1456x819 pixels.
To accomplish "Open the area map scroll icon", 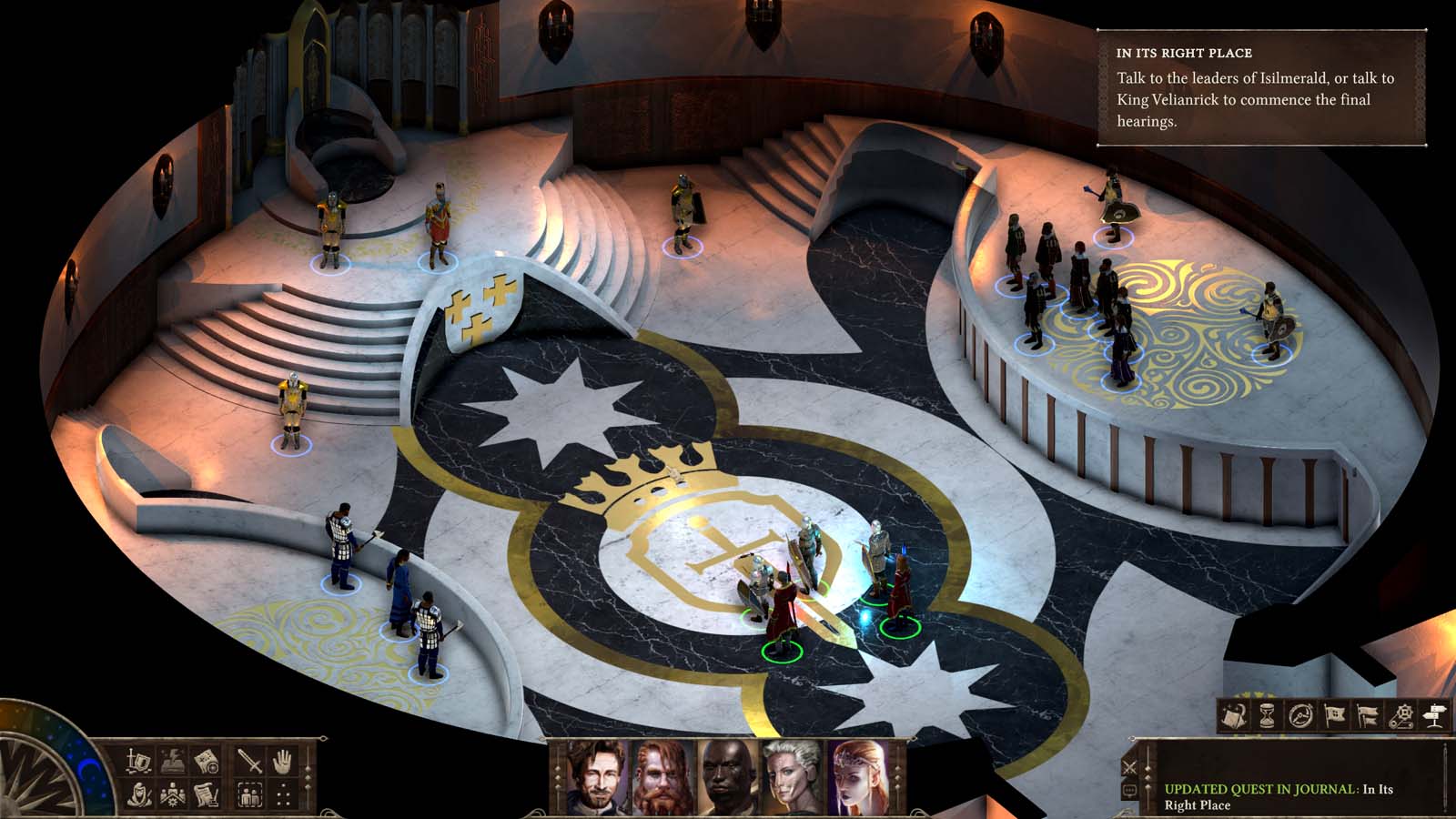I will click(208, 760).
